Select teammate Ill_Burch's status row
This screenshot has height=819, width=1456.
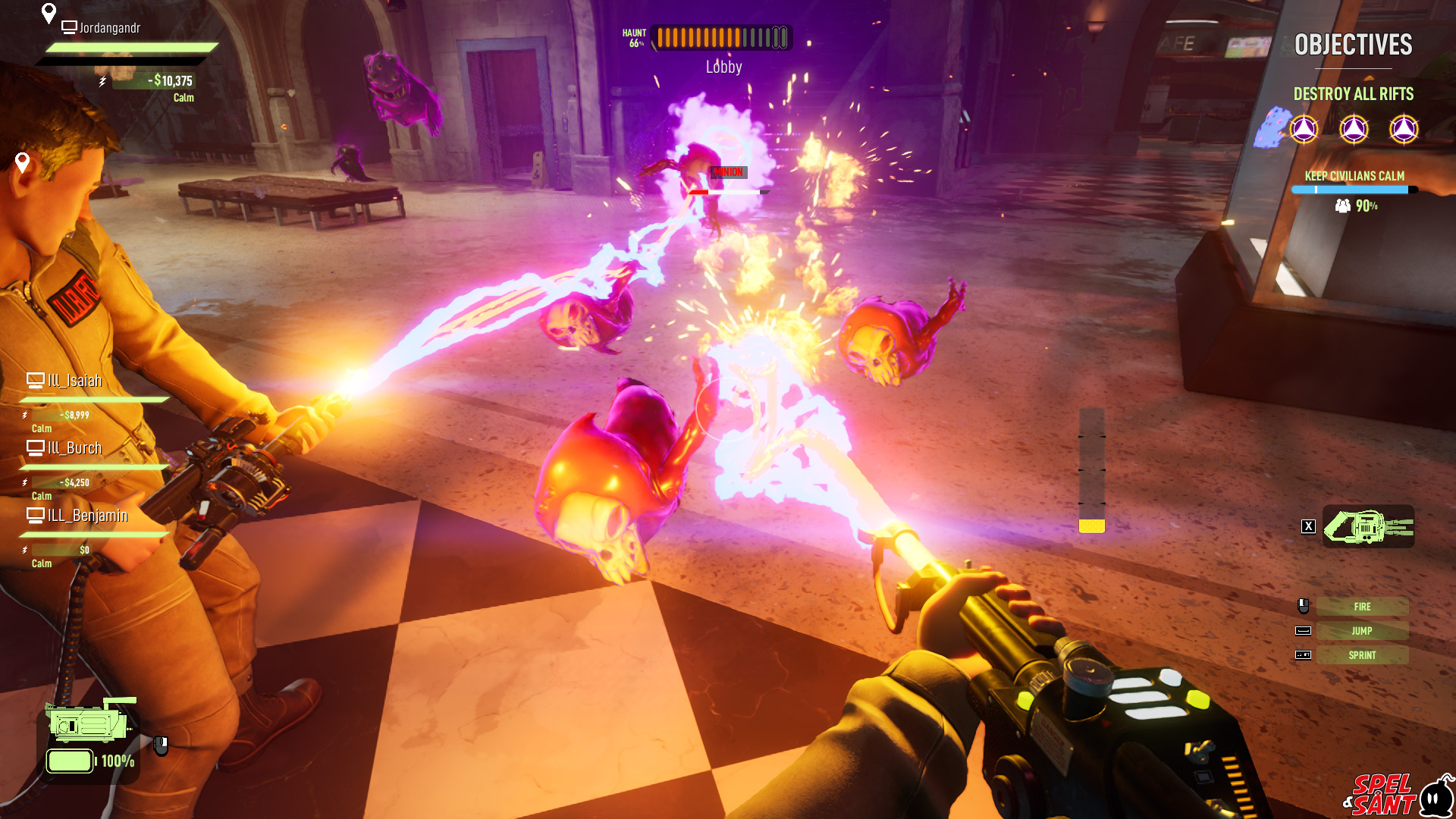pyautogui.click(x=74, y=448)
